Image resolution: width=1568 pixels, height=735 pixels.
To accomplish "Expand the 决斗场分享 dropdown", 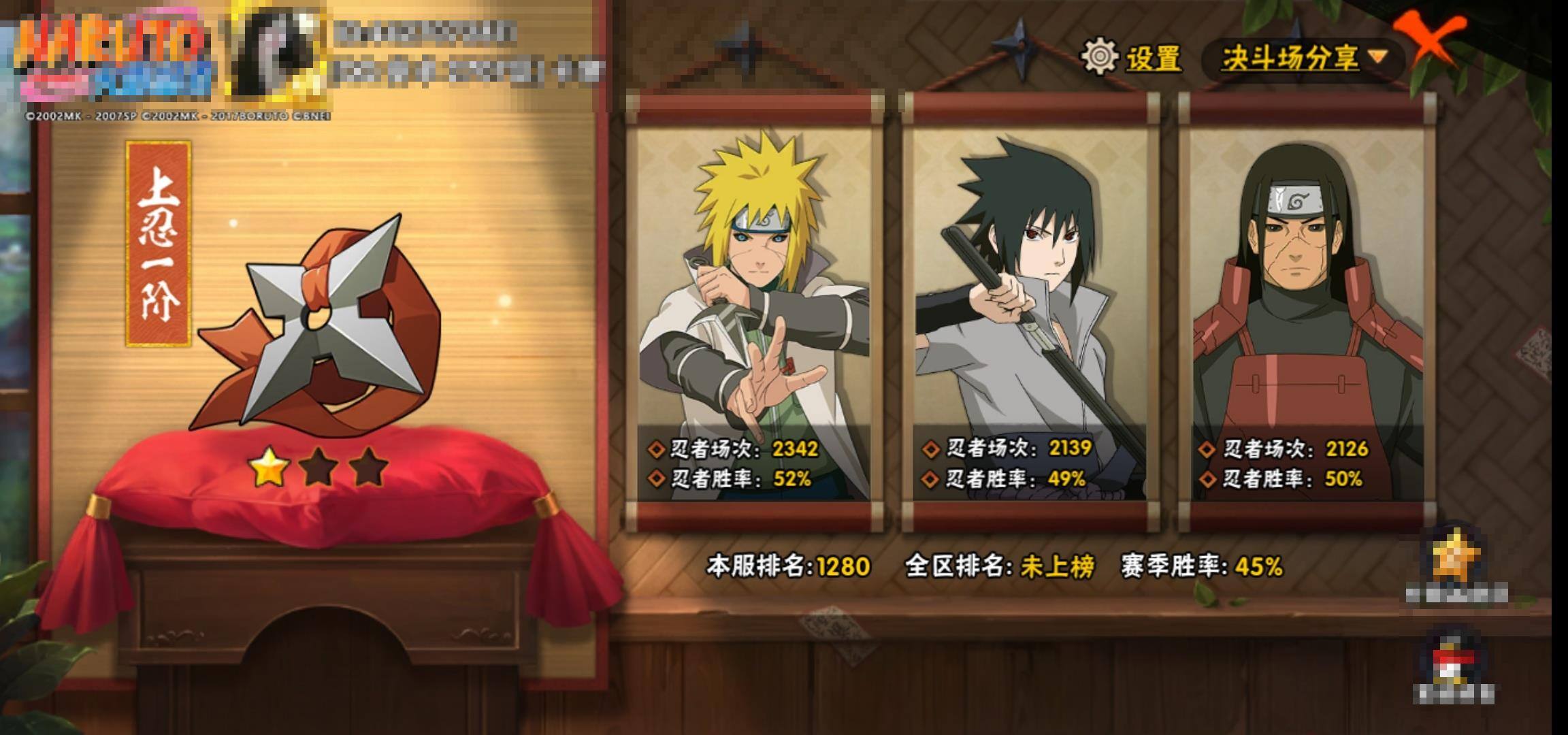I will tap(1303, 59).
